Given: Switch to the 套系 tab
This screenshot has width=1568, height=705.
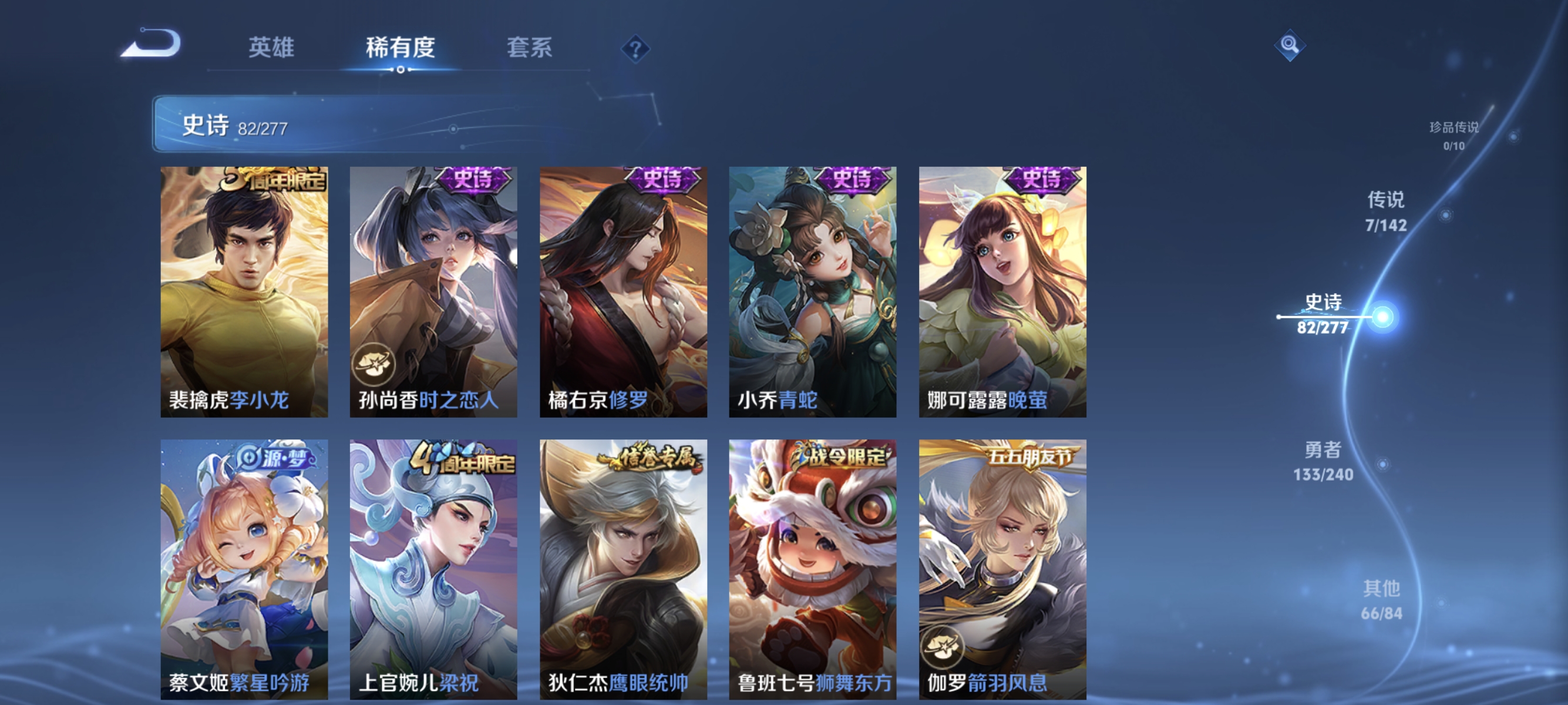Looking at the screenshot, I should (530, 48).
